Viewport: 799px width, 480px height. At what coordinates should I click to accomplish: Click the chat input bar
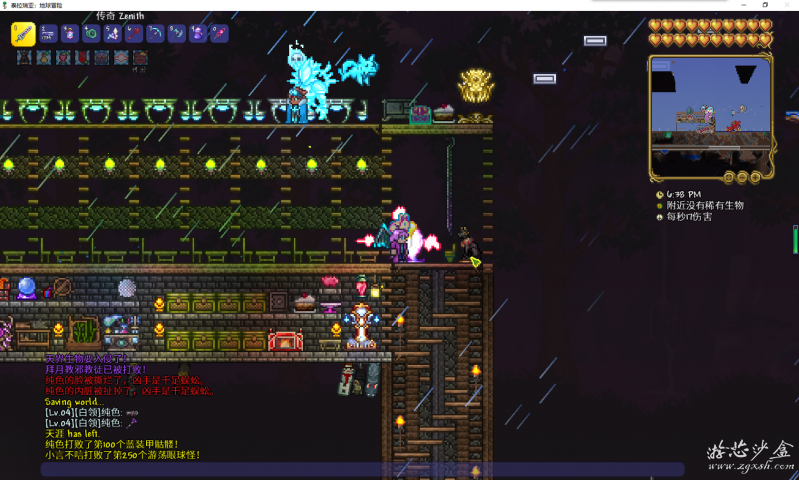click(x=362, y=469)
